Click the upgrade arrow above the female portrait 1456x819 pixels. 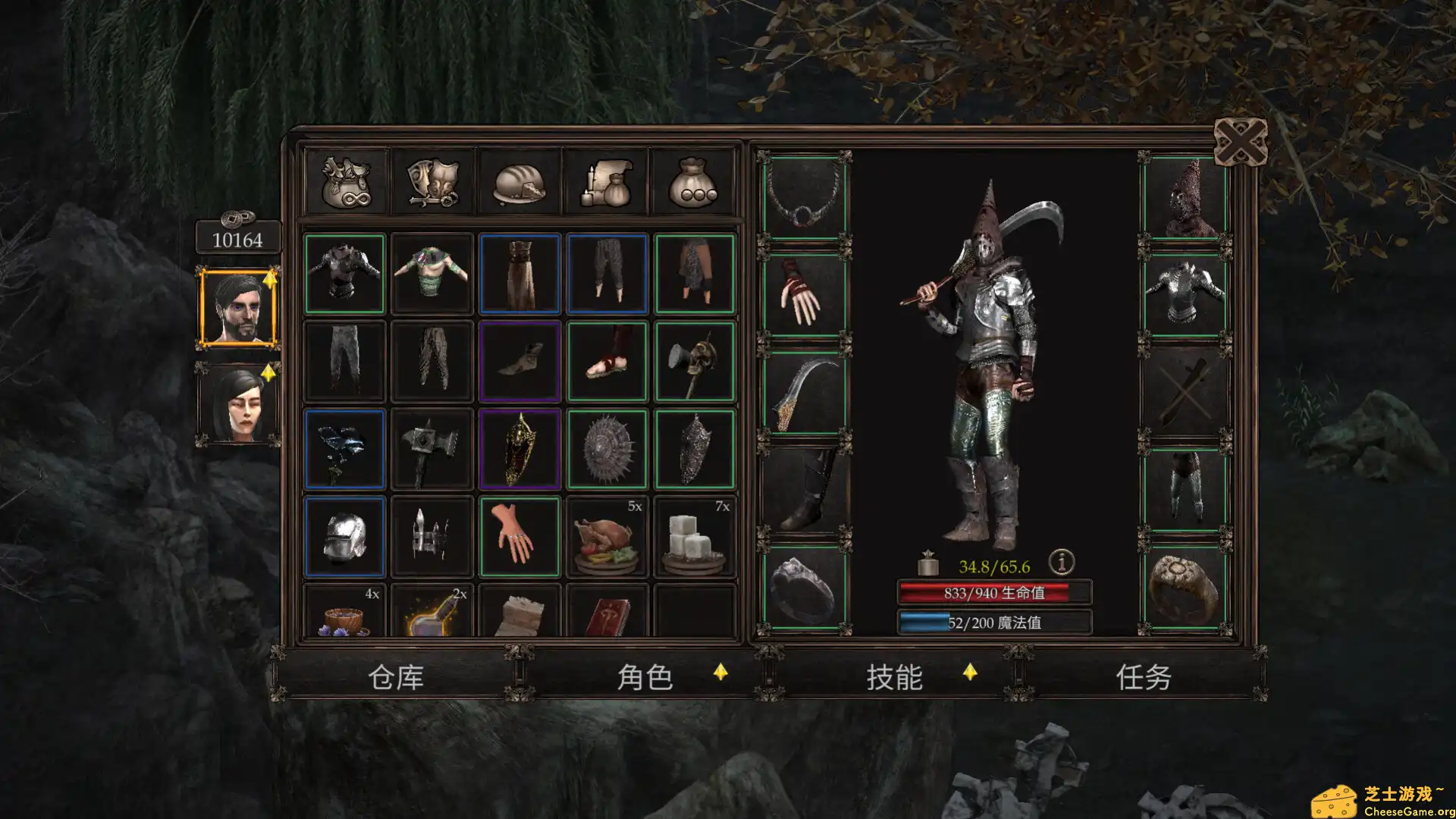point(269,373)
